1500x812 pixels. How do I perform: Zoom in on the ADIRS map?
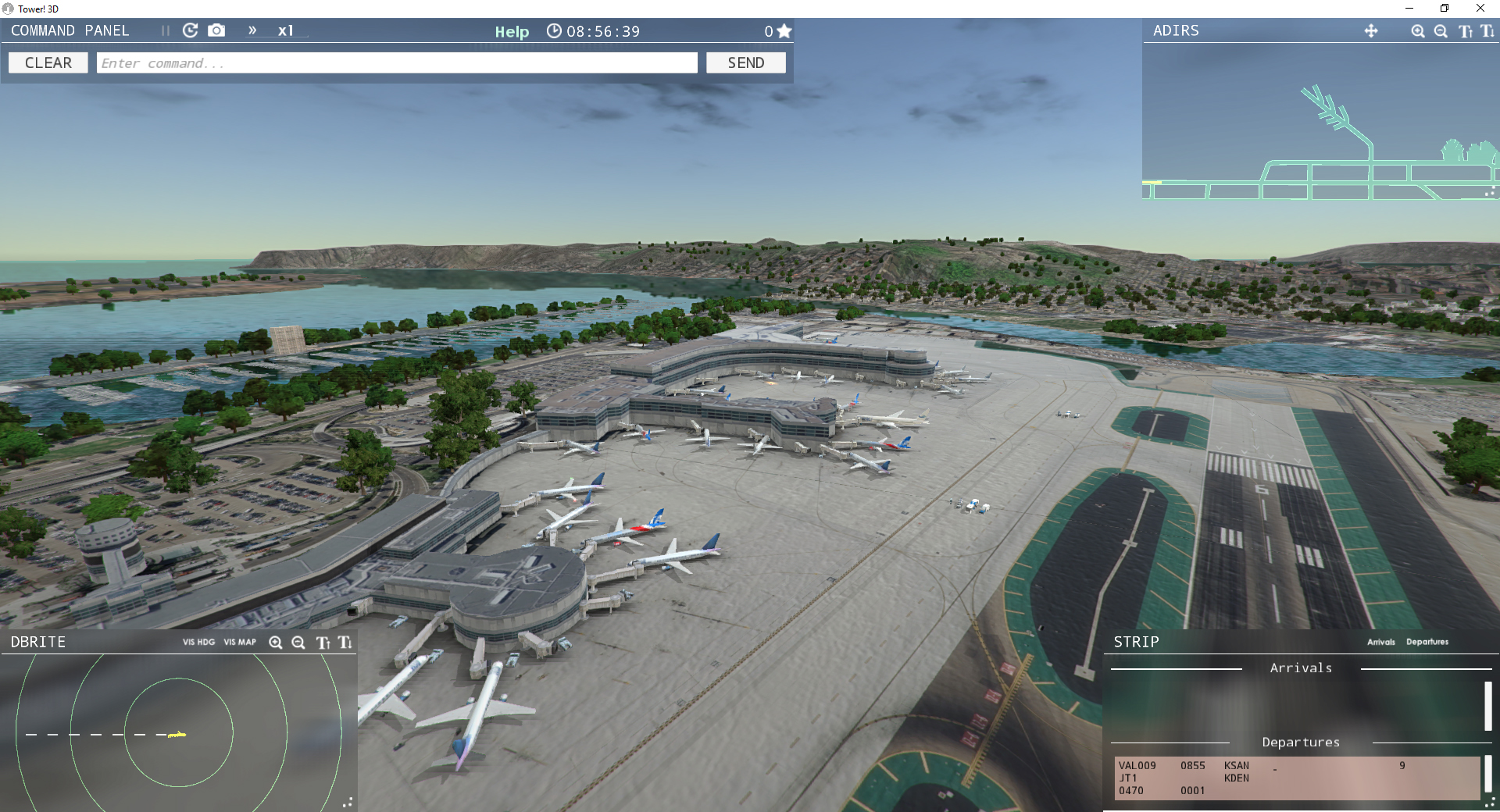tap(1417, 31)
